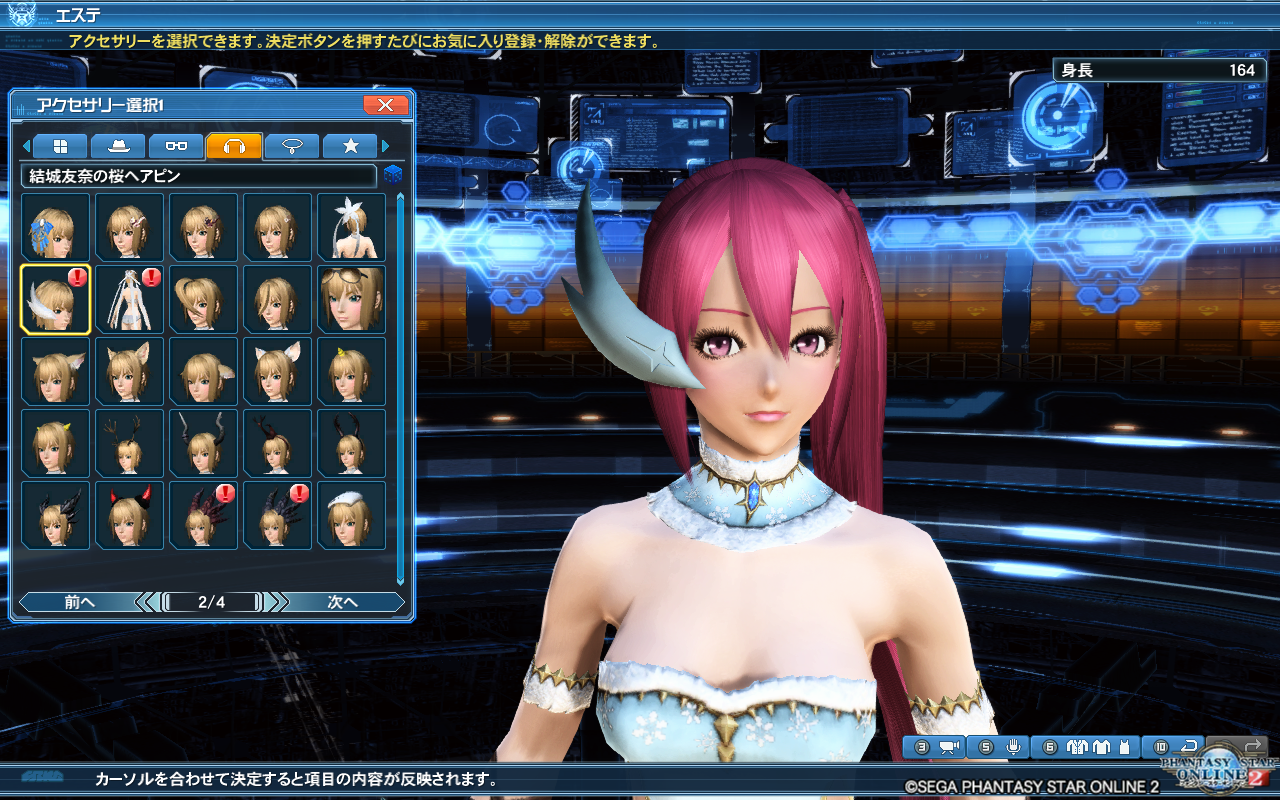Open the all-accessories grid category
The width and height of the screenshot is (1280, 800).
(60, 145)
